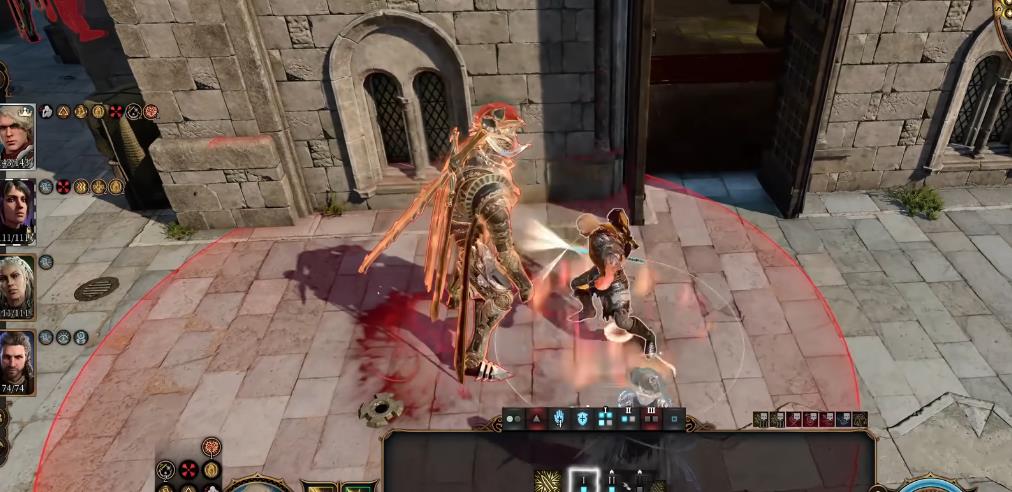
Task: Select the highlighted level I spell hotbar slot
Action: (x=584, y=481)
